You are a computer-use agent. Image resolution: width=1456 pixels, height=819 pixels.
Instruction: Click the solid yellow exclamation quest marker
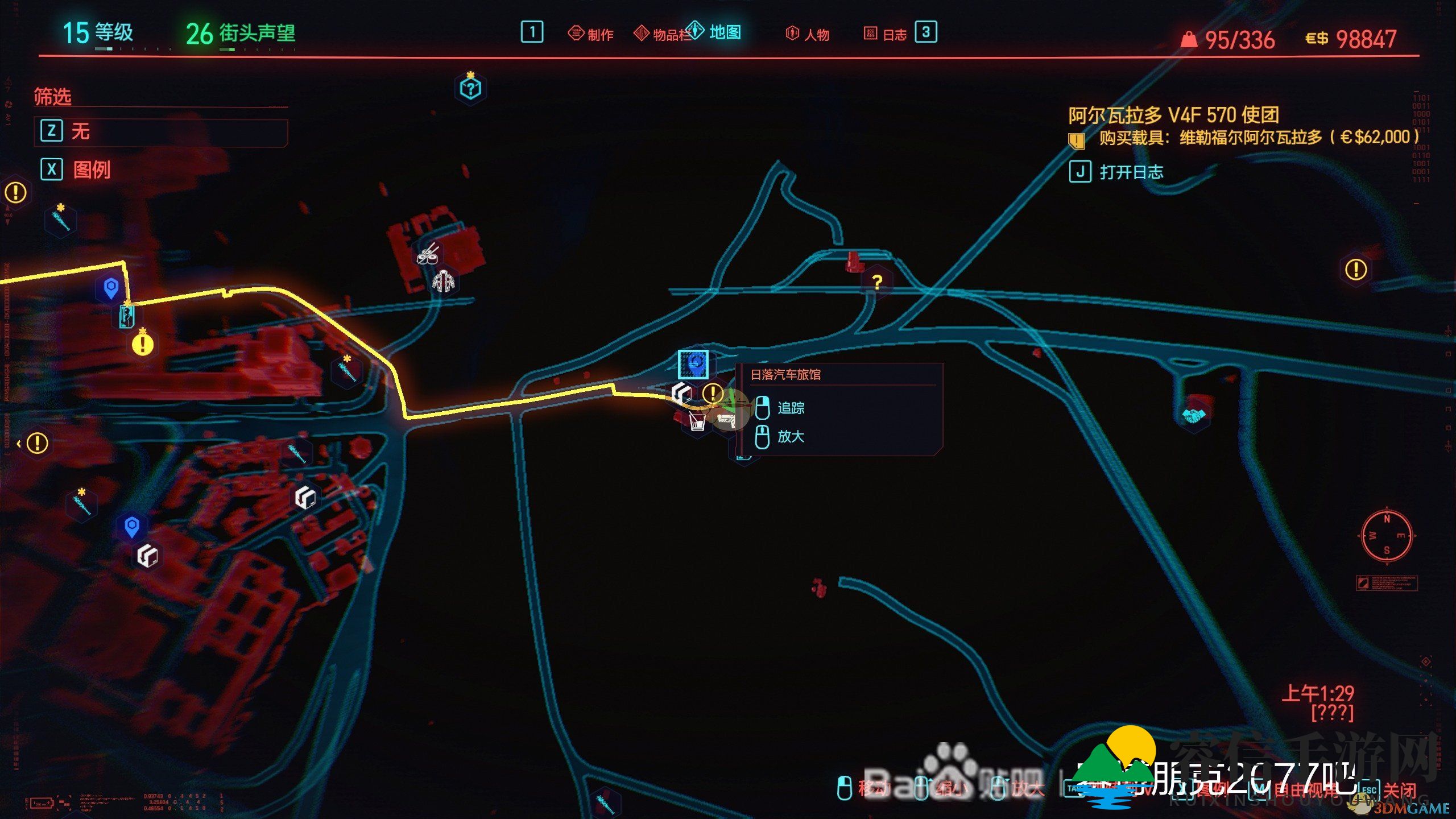pos(142,344)
